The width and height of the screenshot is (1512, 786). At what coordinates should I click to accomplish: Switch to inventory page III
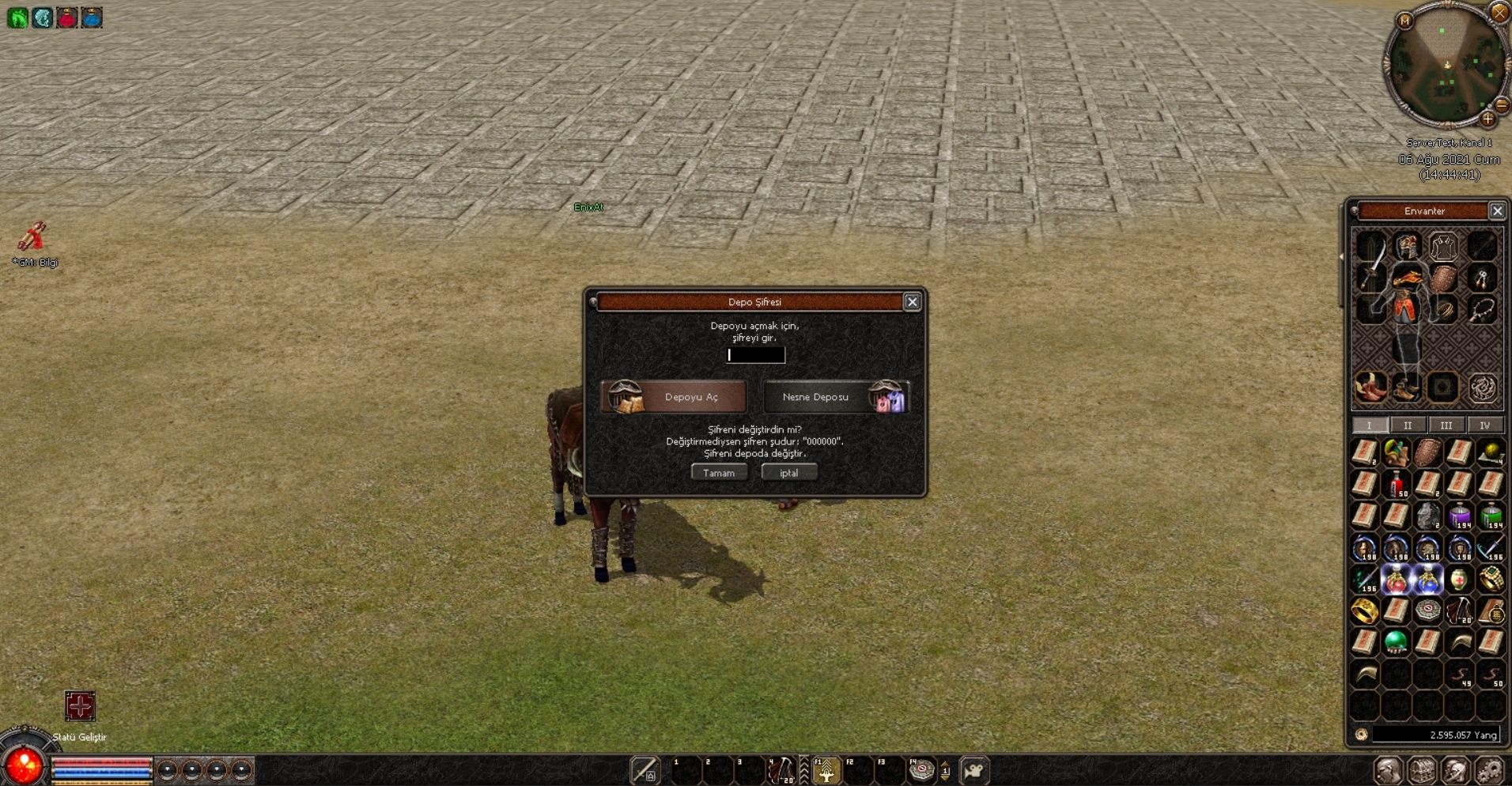point(1446,425)
